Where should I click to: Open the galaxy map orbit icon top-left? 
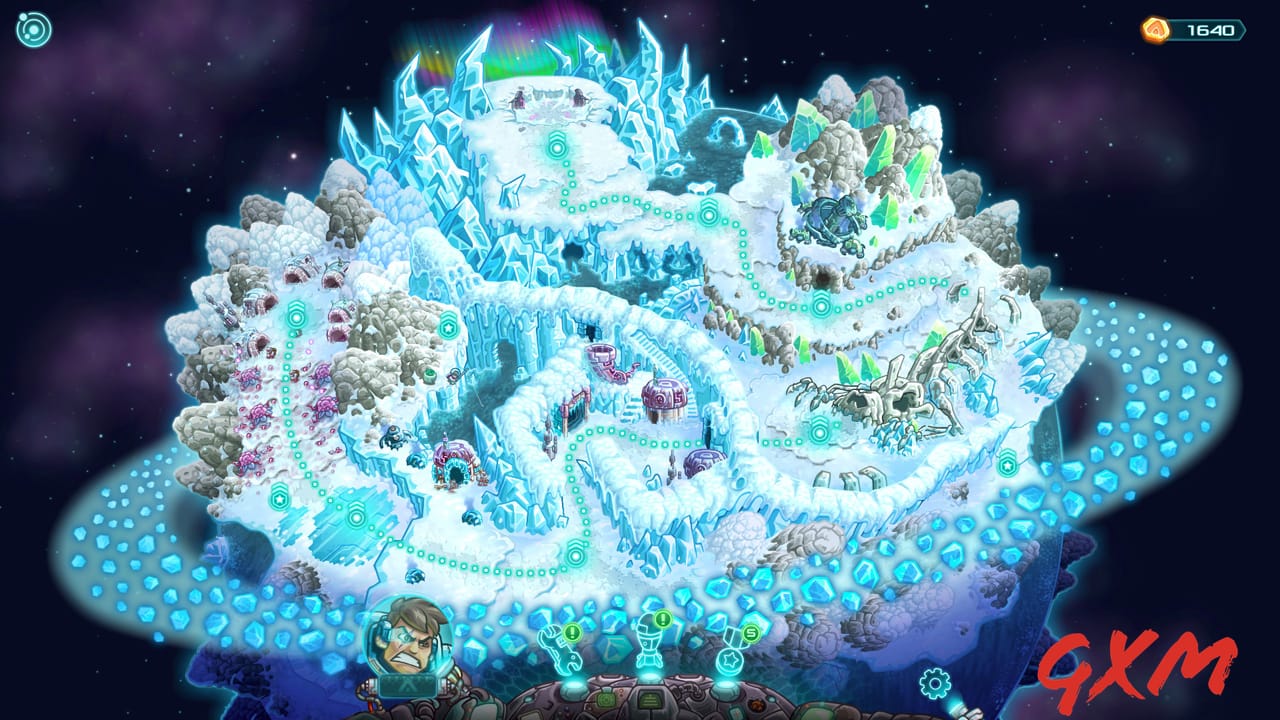coord(35,27)
